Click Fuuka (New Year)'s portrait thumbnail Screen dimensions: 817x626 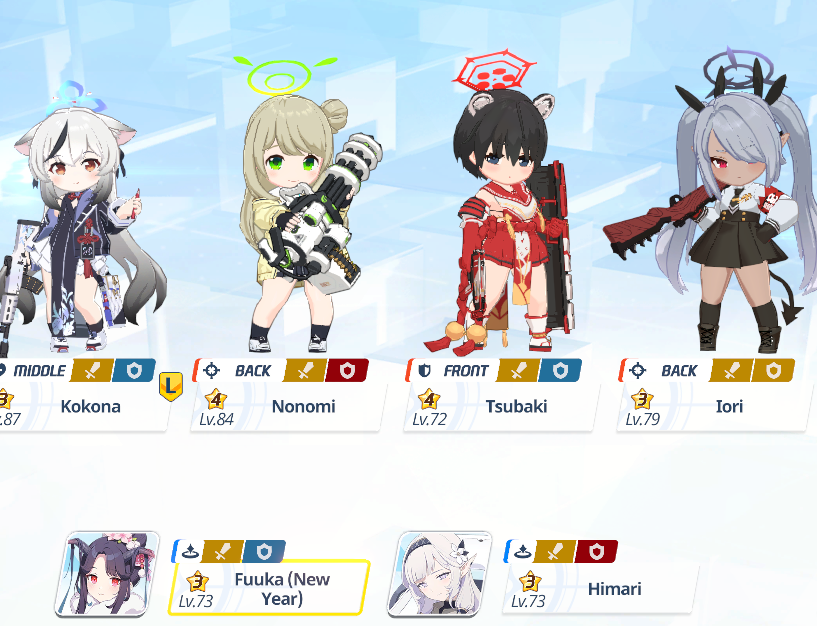(x=108, y=574)
